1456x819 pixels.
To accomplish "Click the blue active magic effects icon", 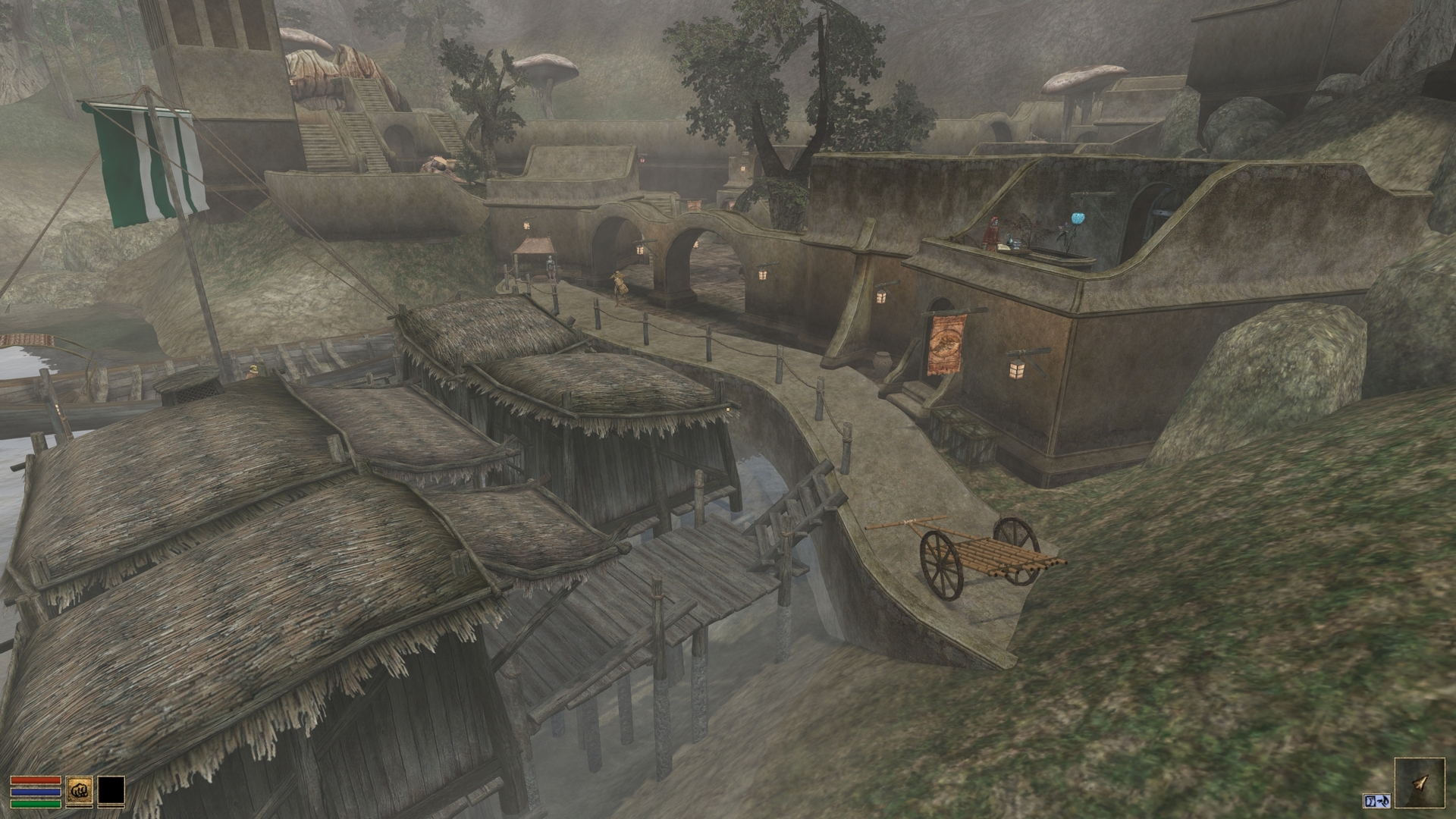I will [x=1376, y=801].
